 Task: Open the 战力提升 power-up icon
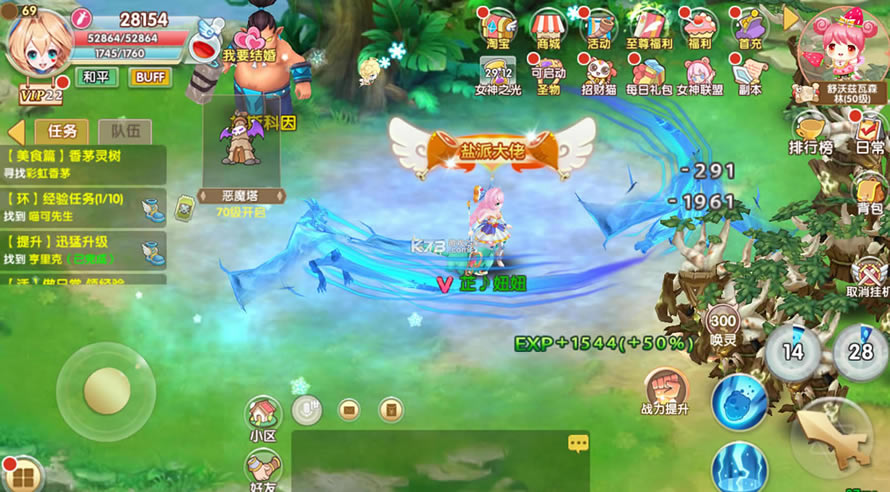[x=664, y=391]
